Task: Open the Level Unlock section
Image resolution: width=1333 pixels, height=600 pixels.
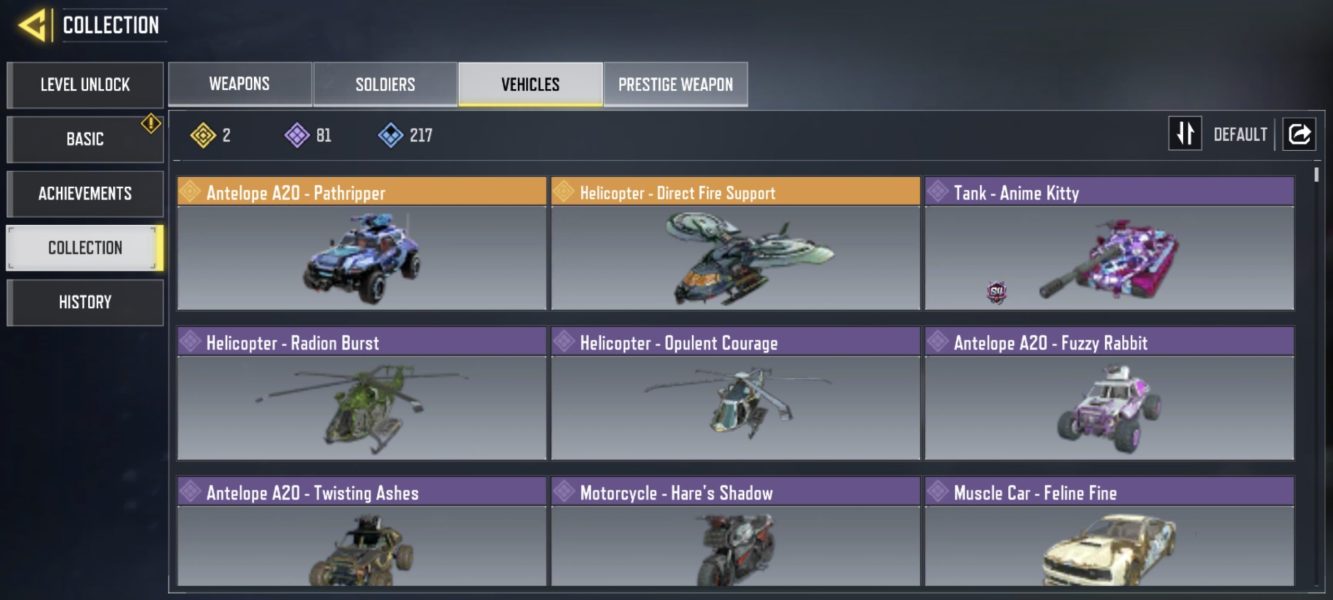Action: pos(85,85)
